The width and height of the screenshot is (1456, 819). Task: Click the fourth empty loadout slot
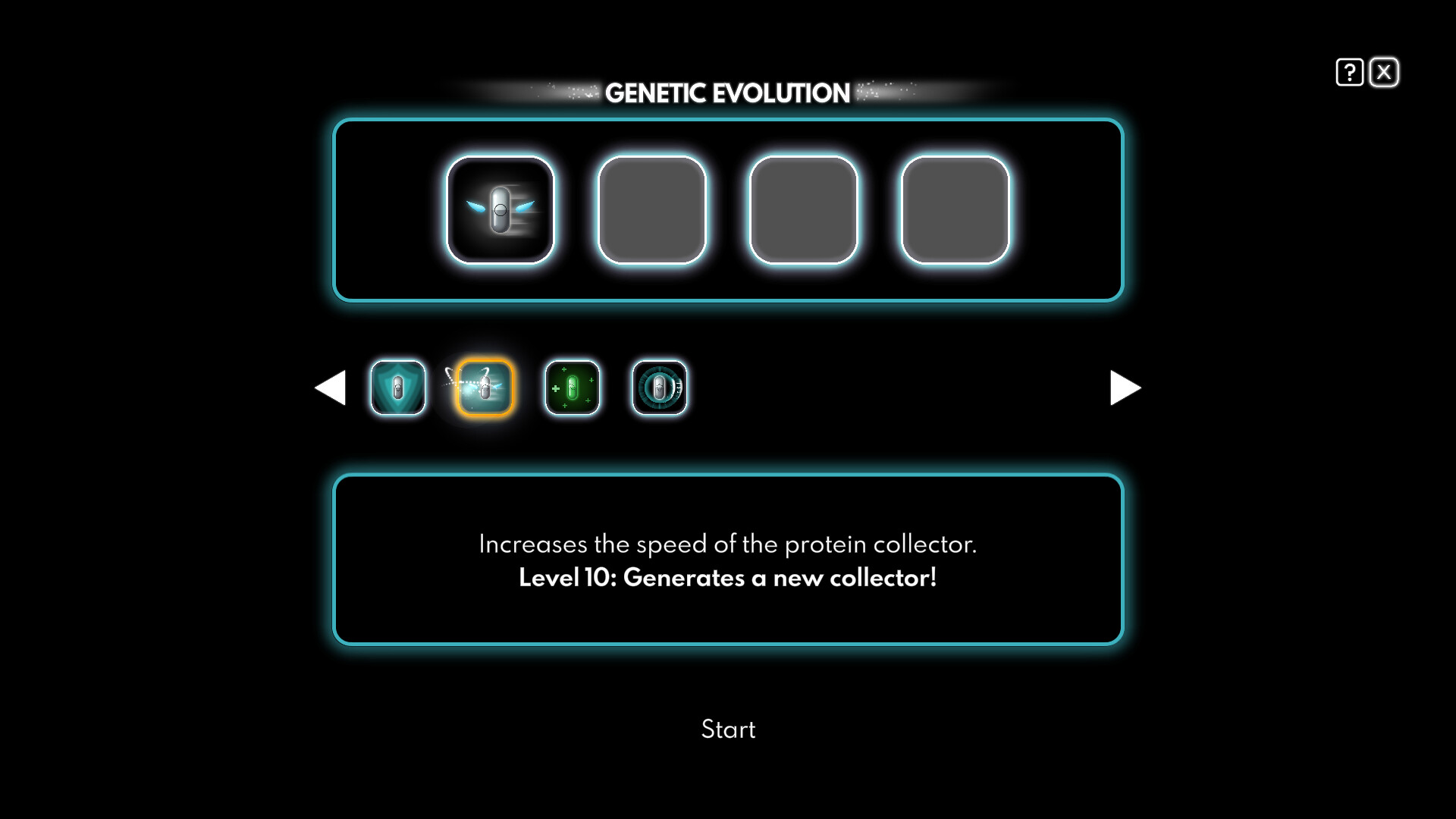(954, 209)
